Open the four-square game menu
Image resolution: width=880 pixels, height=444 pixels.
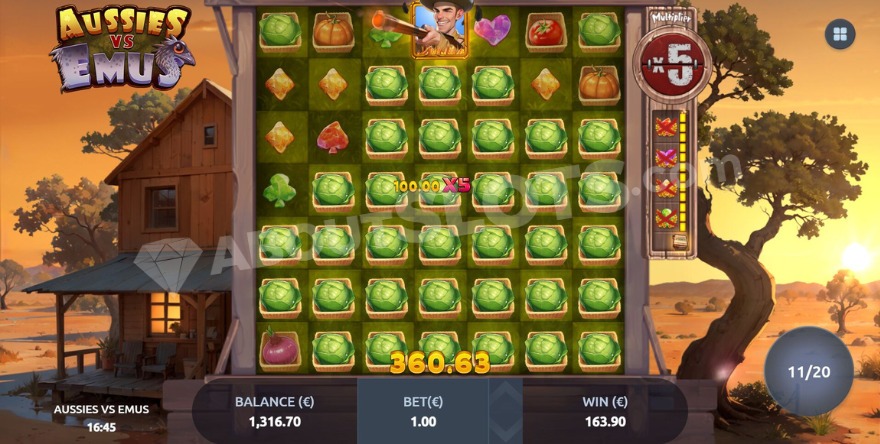pyautogui.click(x=839, y=35)
